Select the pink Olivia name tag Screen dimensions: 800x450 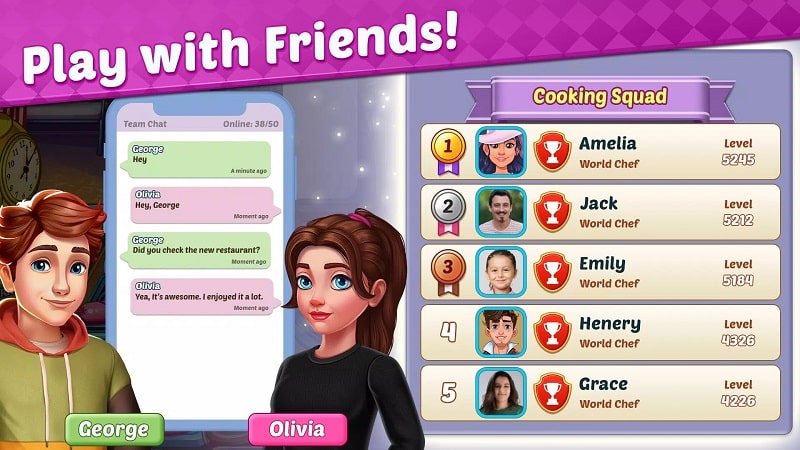coord(297,429)
